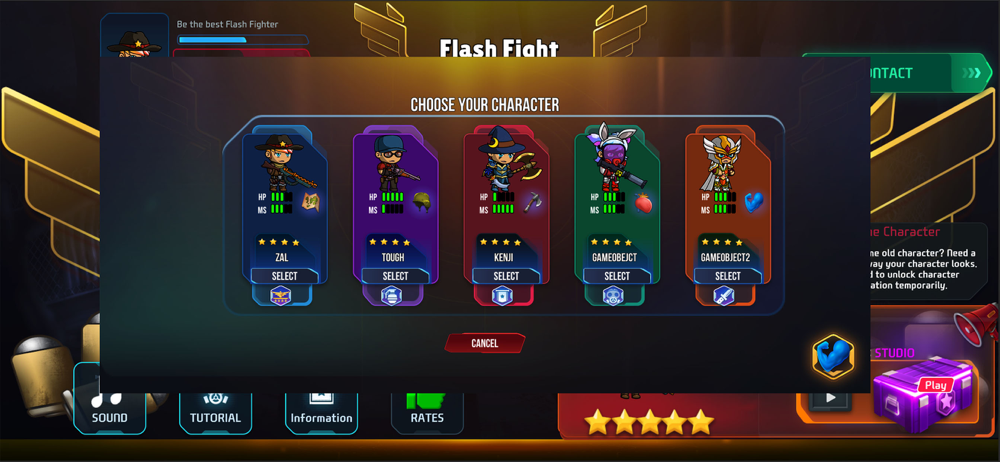Click GameObject2's syringe badge icon
The image size is (1000, 462).
[724, 295]
